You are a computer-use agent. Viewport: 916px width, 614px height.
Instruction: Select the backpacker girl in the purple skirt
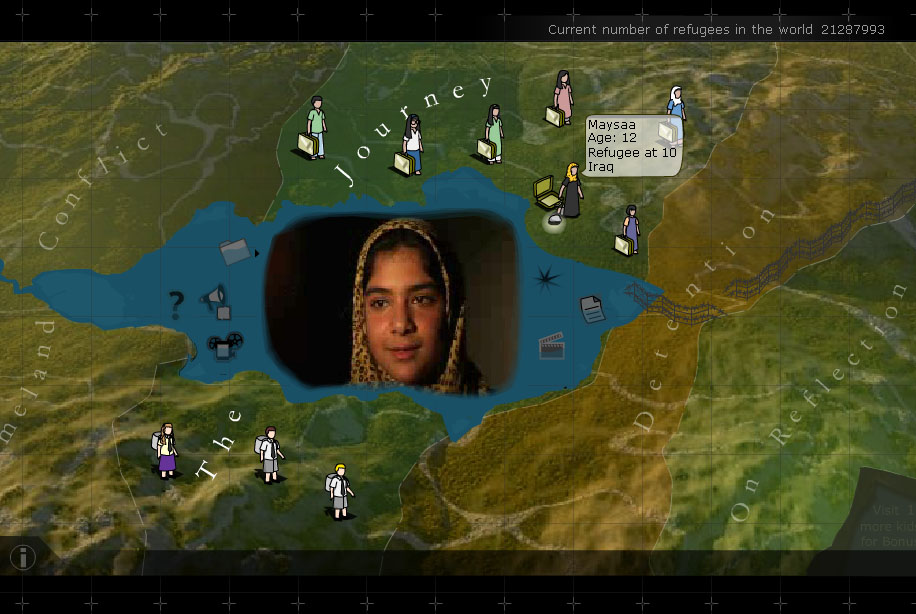tap(166, 450)
